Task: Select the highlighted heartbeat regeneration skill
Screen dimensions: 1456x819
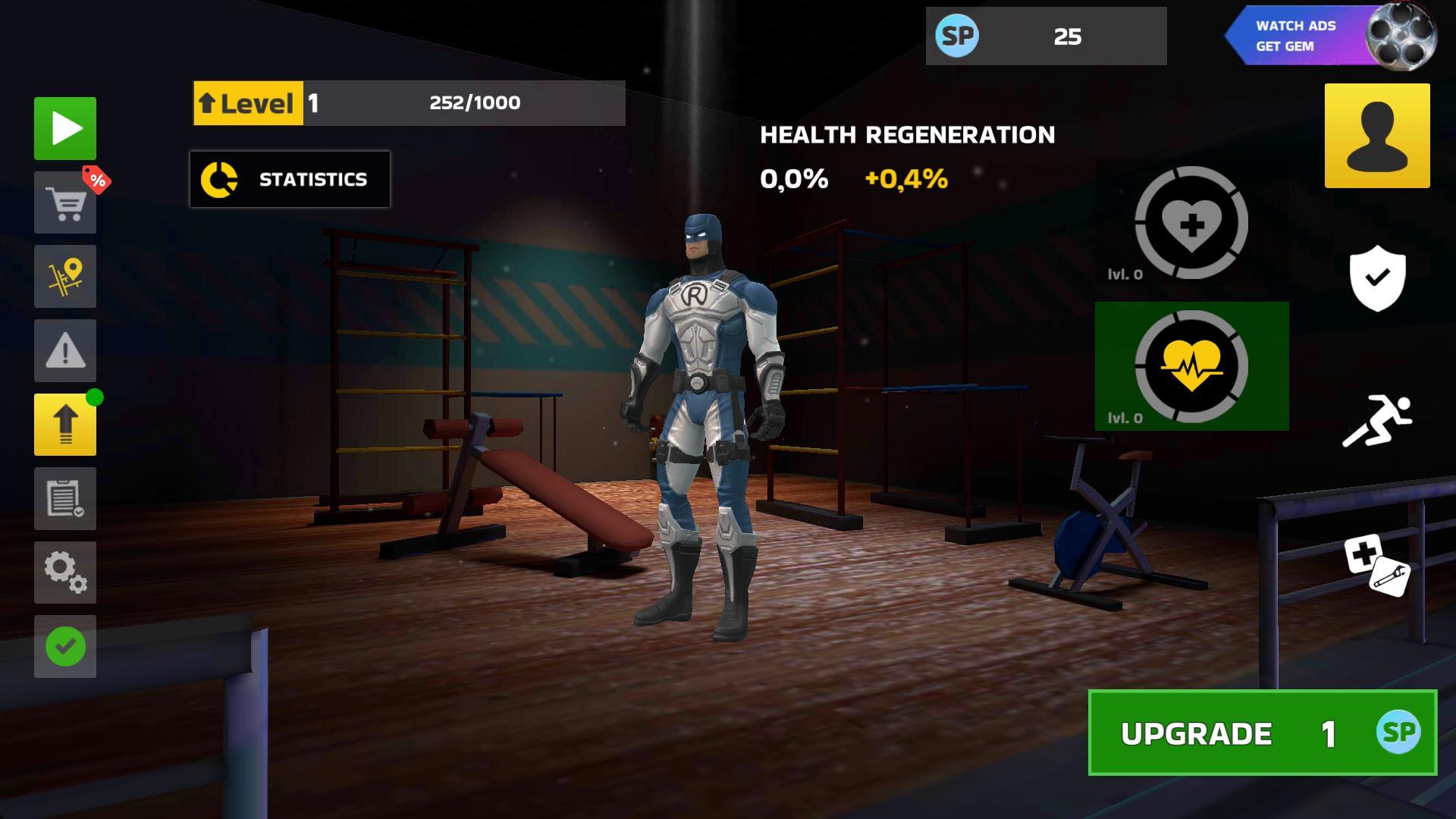Action: point(1192,366)
